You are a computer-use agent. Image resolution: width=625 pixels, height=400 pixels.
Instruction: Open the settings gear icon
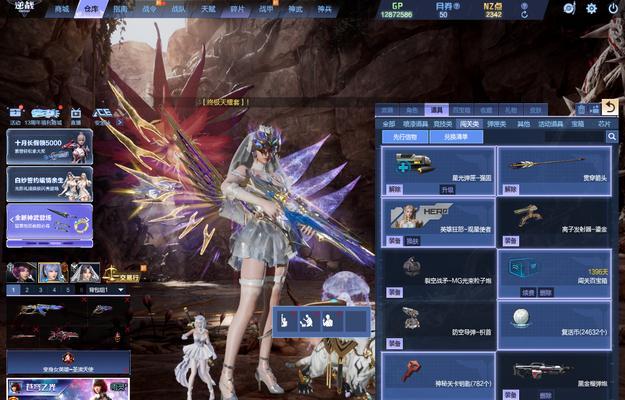tap(591, 9)
